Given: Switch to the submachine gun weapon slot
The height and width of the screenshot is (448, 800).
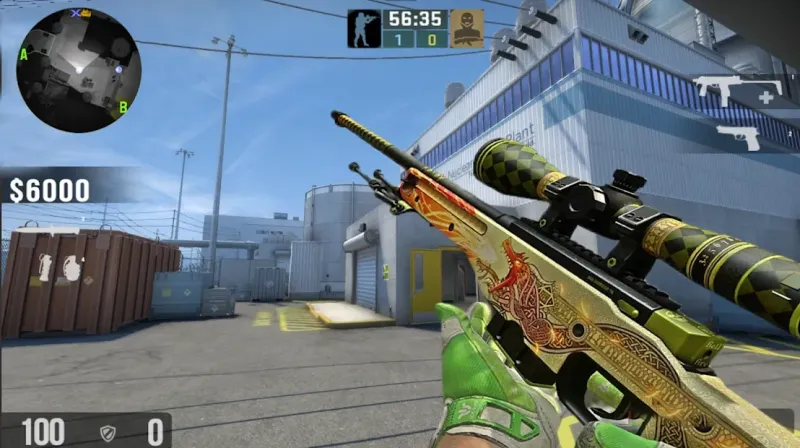Looking at the screenshot, I should (738, 93).
